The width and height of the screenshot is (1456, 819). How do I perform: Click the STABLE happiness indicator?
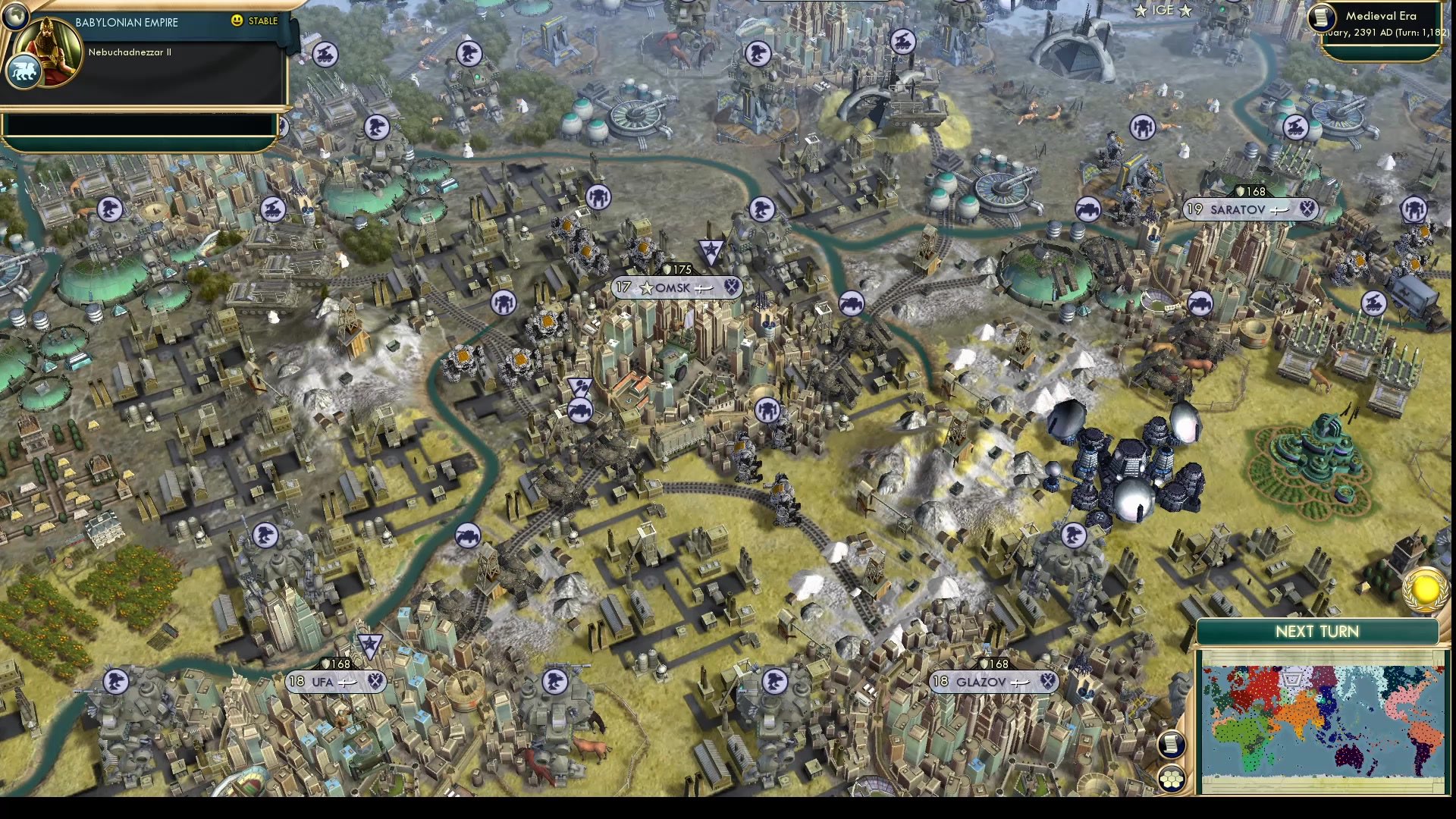258,21
